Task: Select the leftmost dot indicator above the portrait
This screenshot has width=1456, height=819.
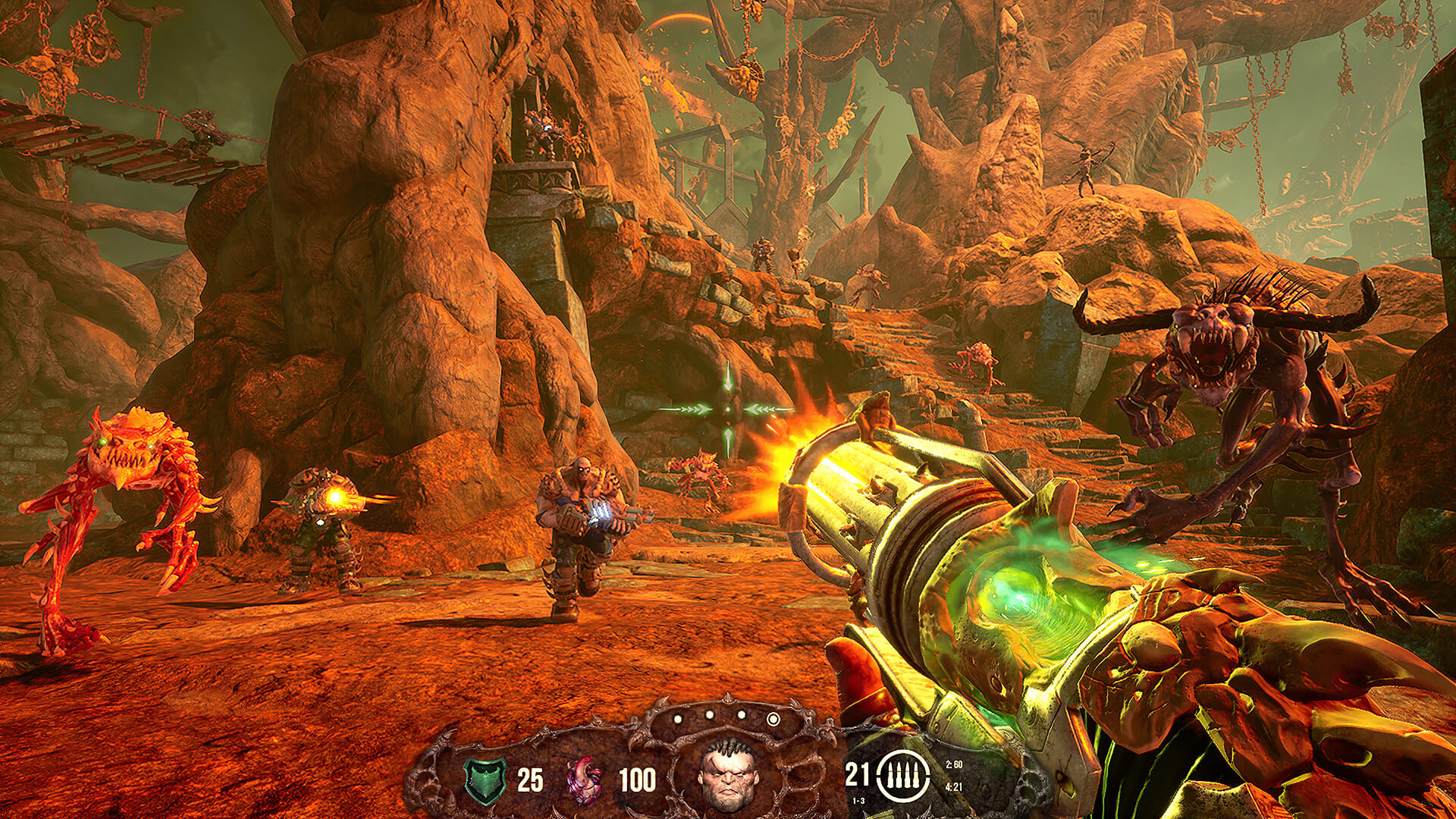Action: click(x=677, y=719)
